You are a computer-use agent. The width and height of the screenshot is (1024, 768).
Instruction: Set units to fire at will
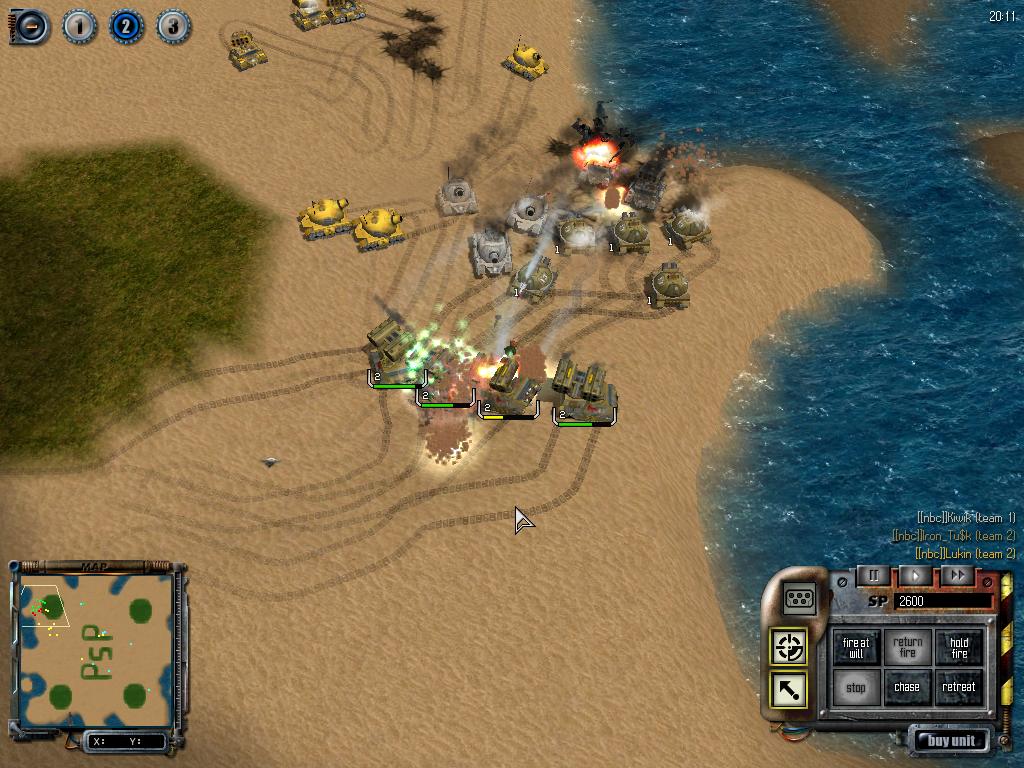tap(856, 648)
